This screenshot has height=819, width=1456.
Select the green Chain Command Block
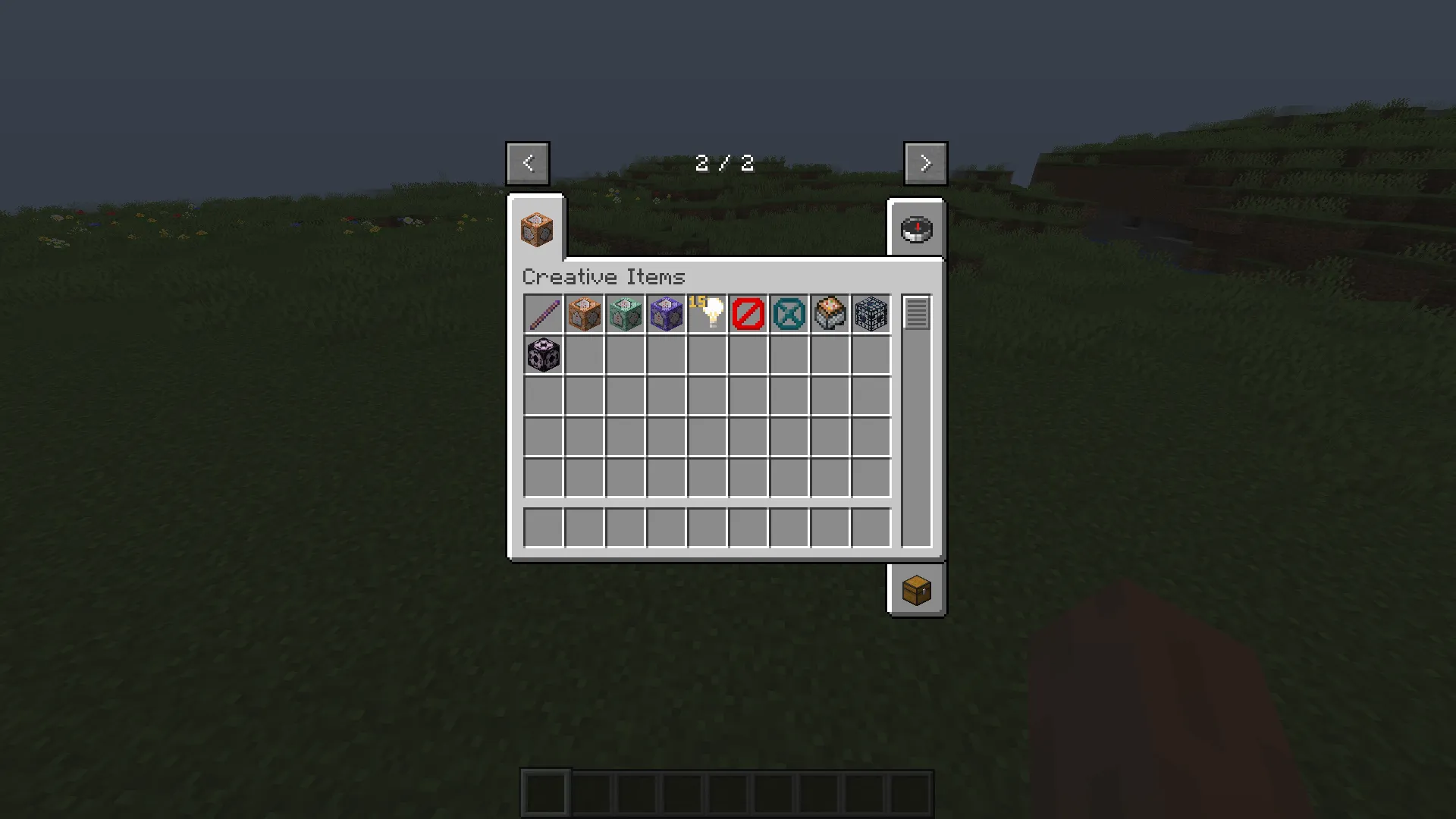click(x=626, y=314)
